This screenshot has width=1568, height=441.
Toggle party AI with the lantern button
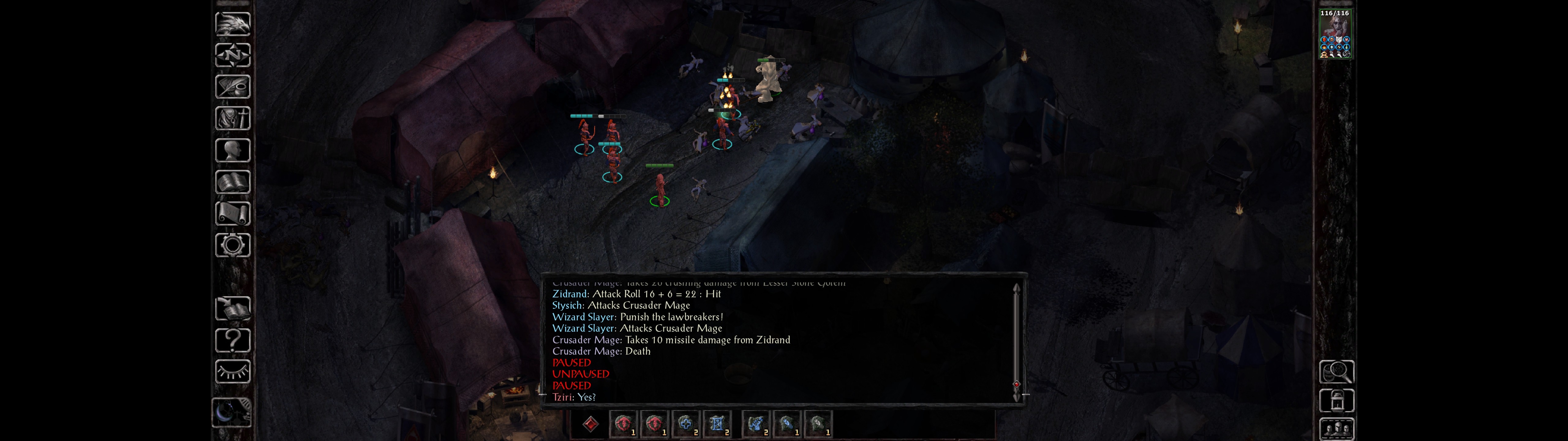pos(1336,401)
